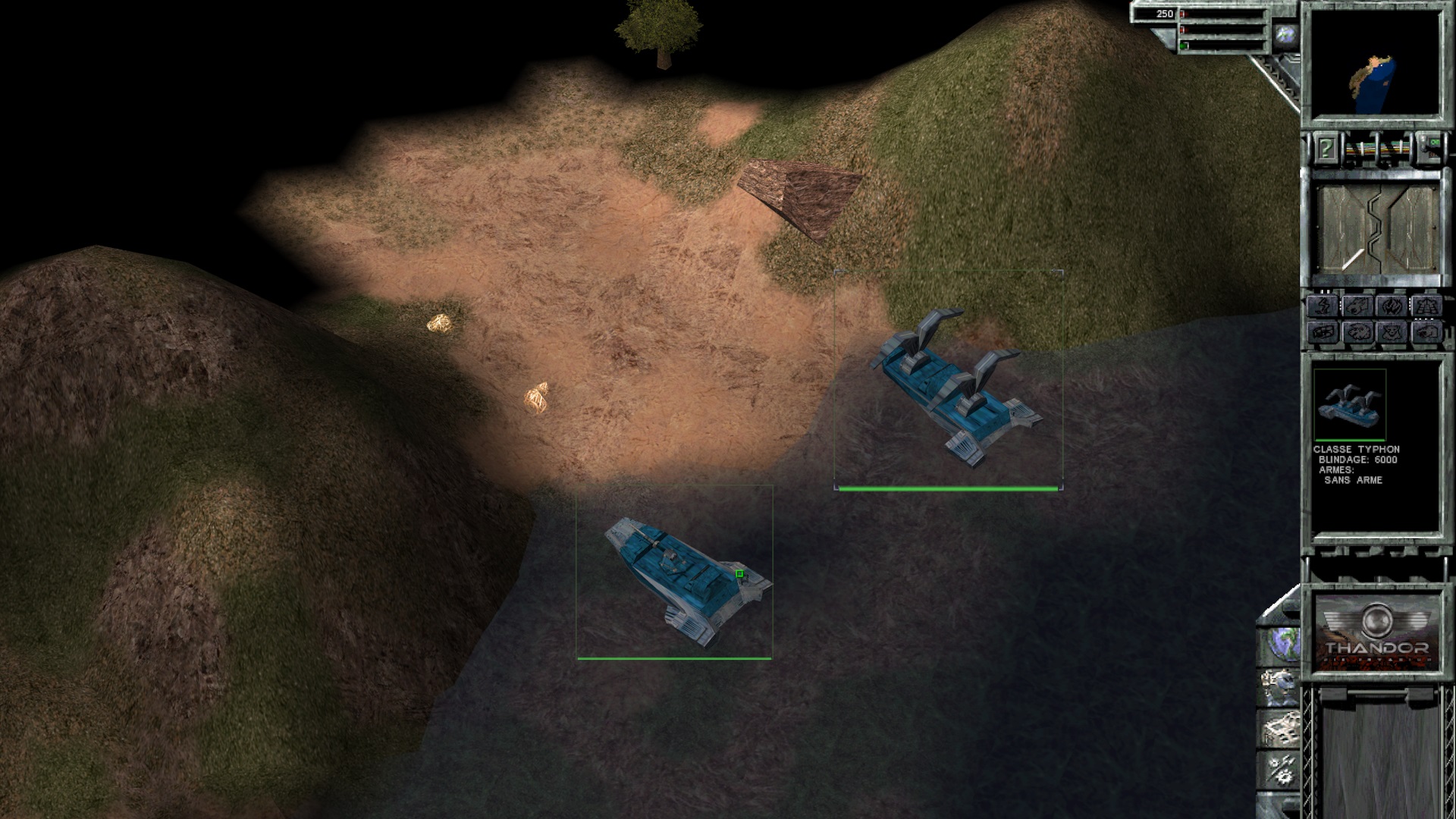Select the blue hover ship with green marker

[x=682, y=578]
